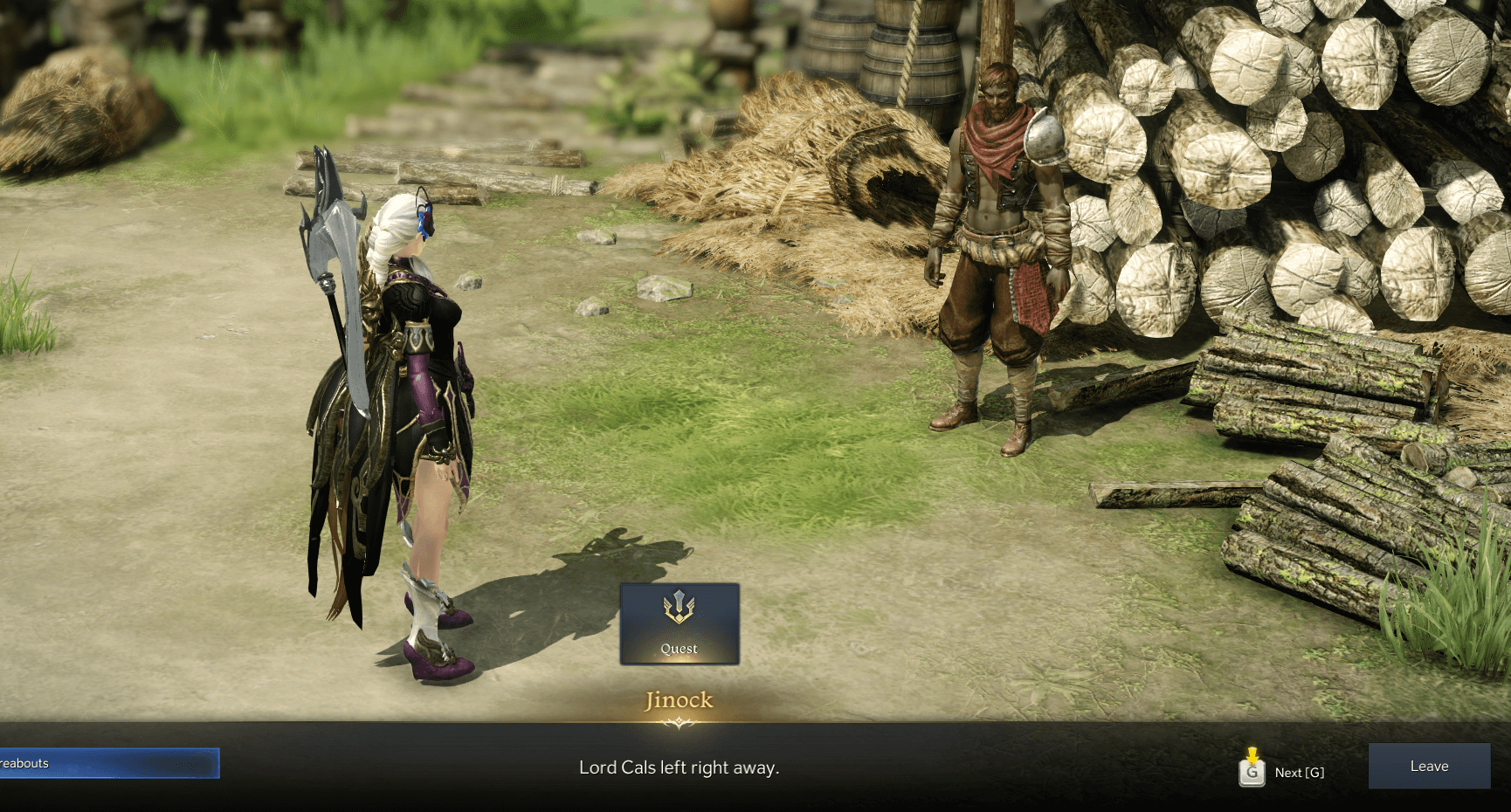Image resolution: width=1511 pixels, height=812 pixels.
Task: Advance dialogue with the Next button
Action: (1282, 771)
